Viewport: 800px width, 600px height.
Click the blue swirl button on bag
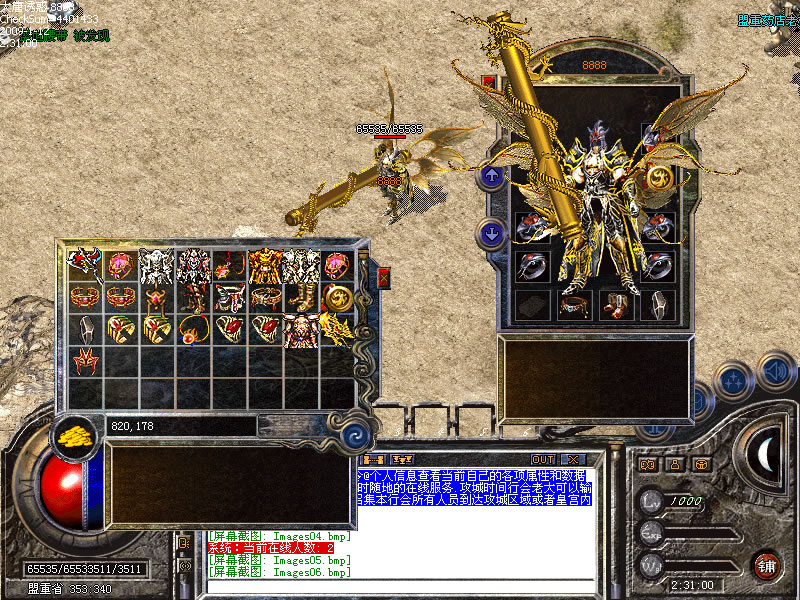353,436
